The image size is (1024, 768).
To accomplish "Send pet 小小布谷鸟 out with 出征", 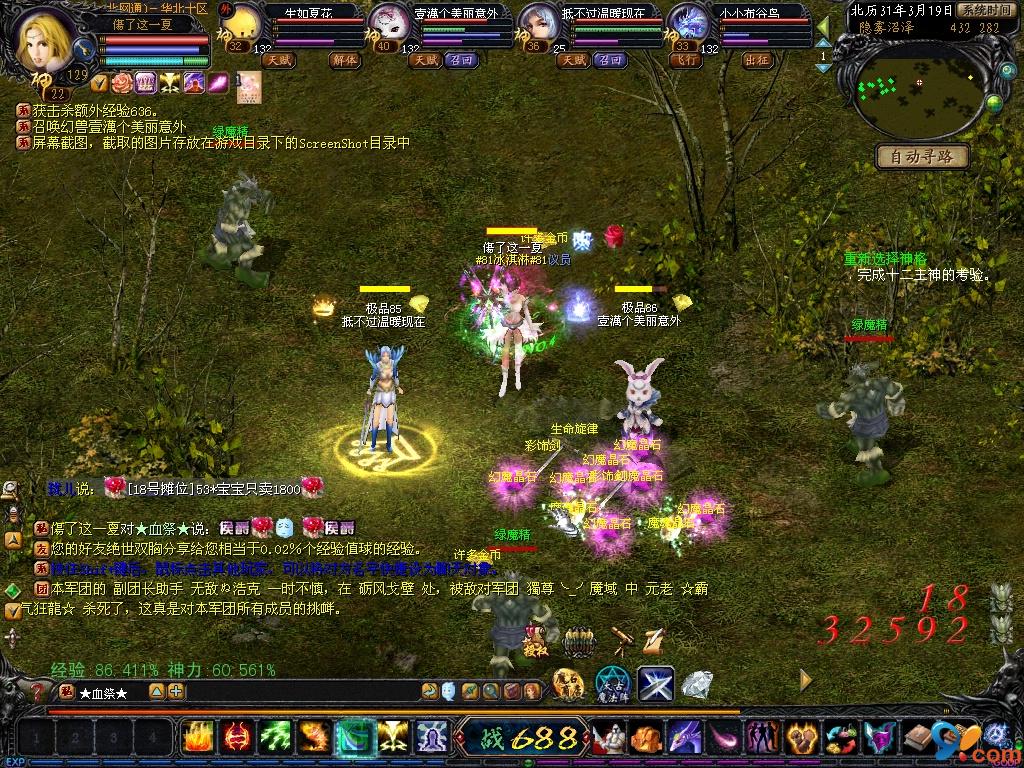I will [757, 59].
